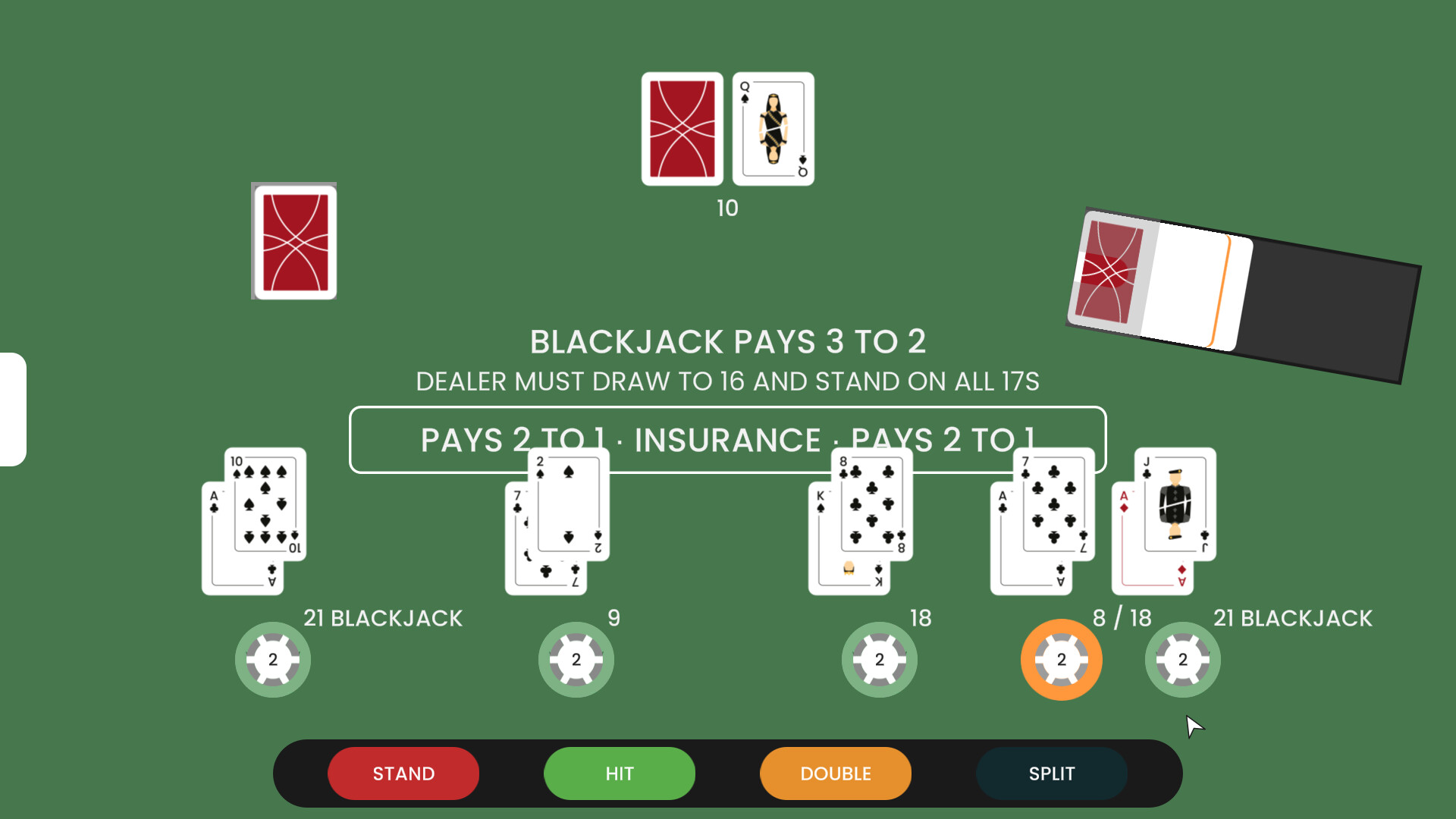Open the insurance PAYS 2 TO 1 banner
1456x819 pixels.
click(728, 440)
